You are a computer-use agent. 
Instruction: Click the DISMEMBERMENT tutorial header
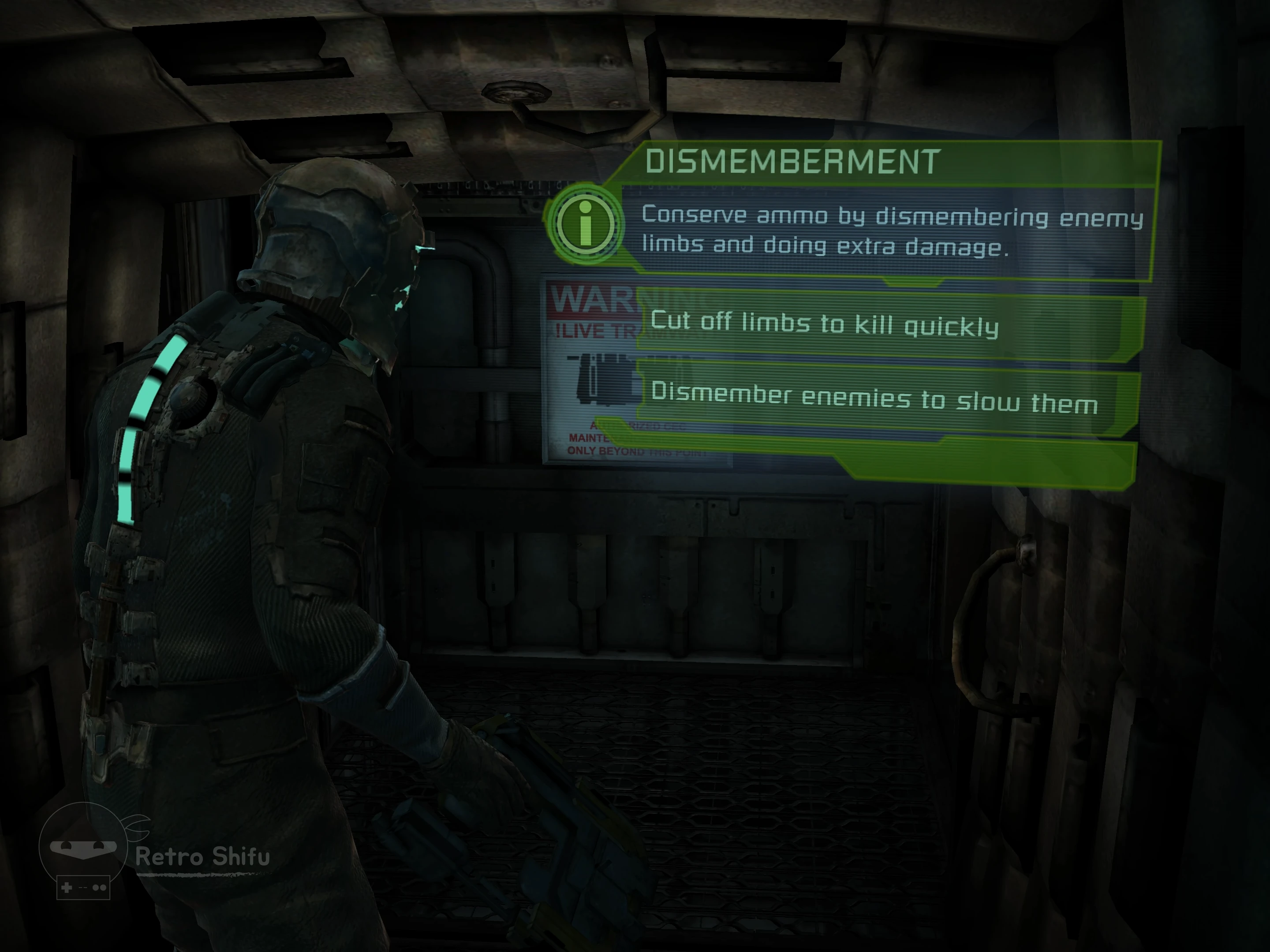(792, 162)
